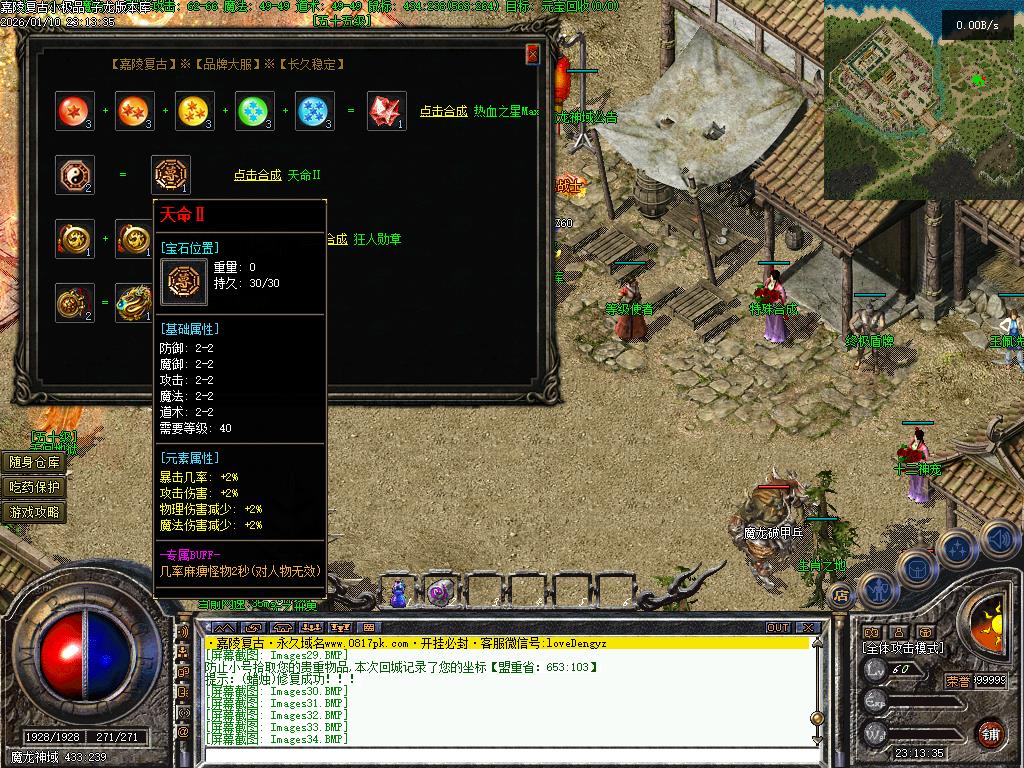Open the character equipment round button

point(877,590)
